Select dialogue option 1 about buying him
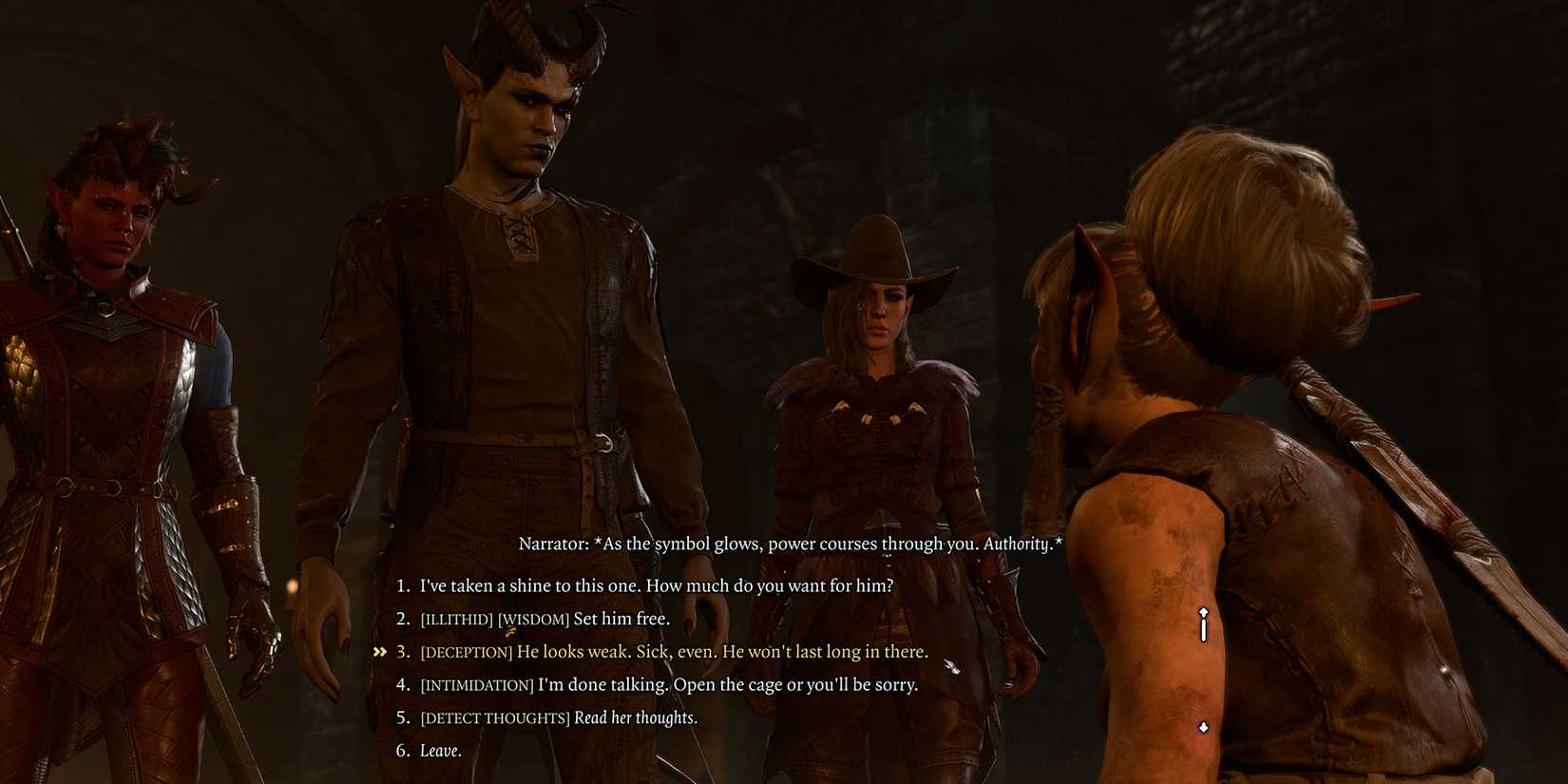This screenshot has width=1568, height=784. click(x=656, y=586)
